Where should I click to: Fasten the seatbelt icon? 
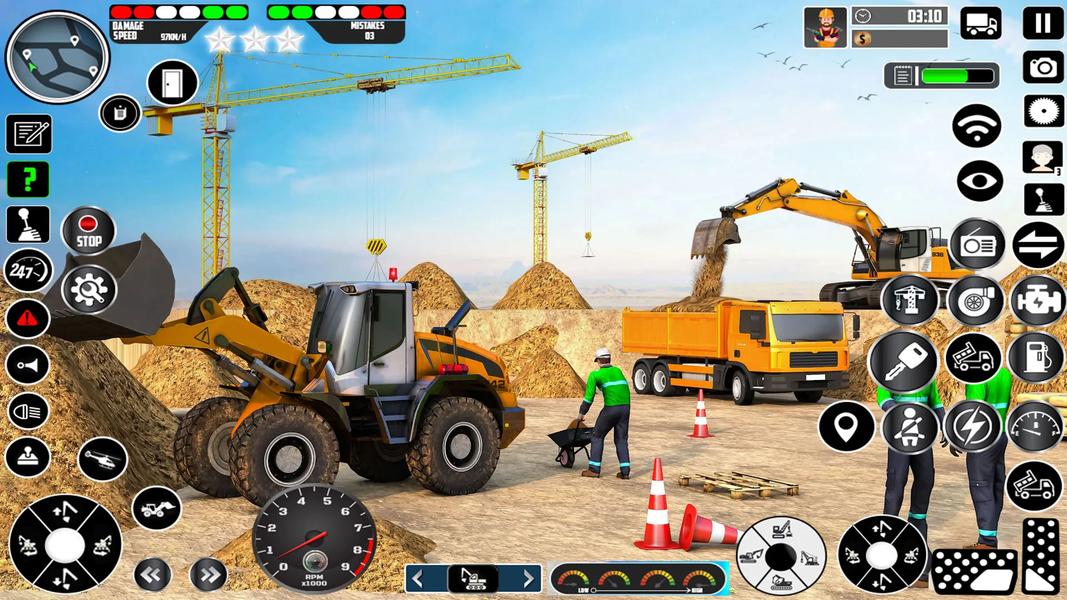tap(909, 427)
